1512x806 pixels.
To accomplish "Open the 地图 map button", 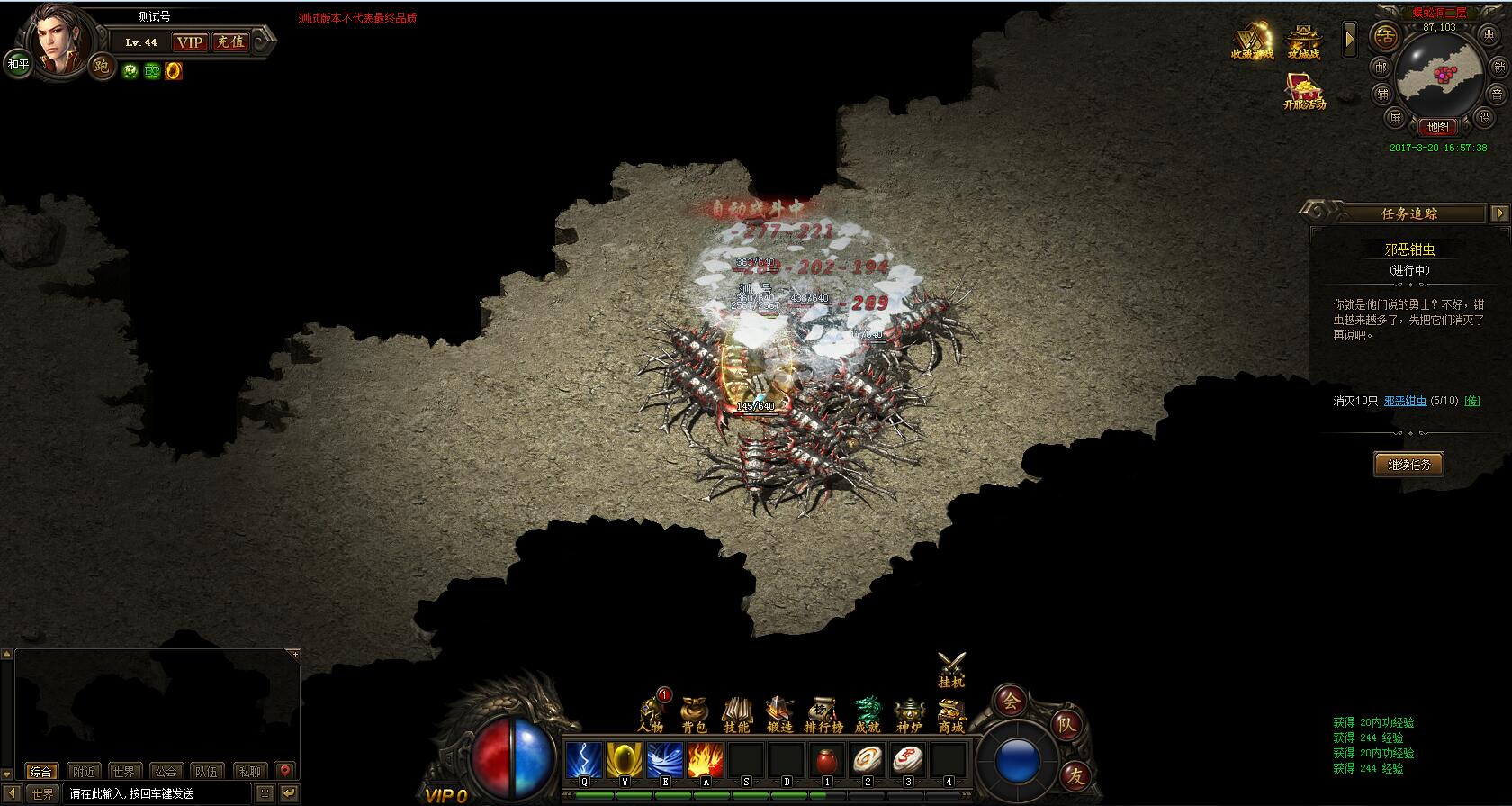I will tap(1437, 127).
